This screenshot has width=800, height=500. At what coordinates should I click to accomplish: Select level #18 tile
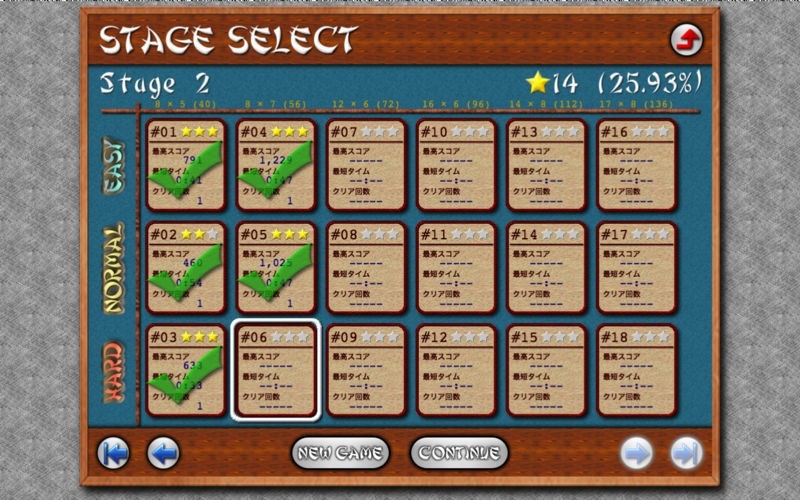(x=636, y=370)
